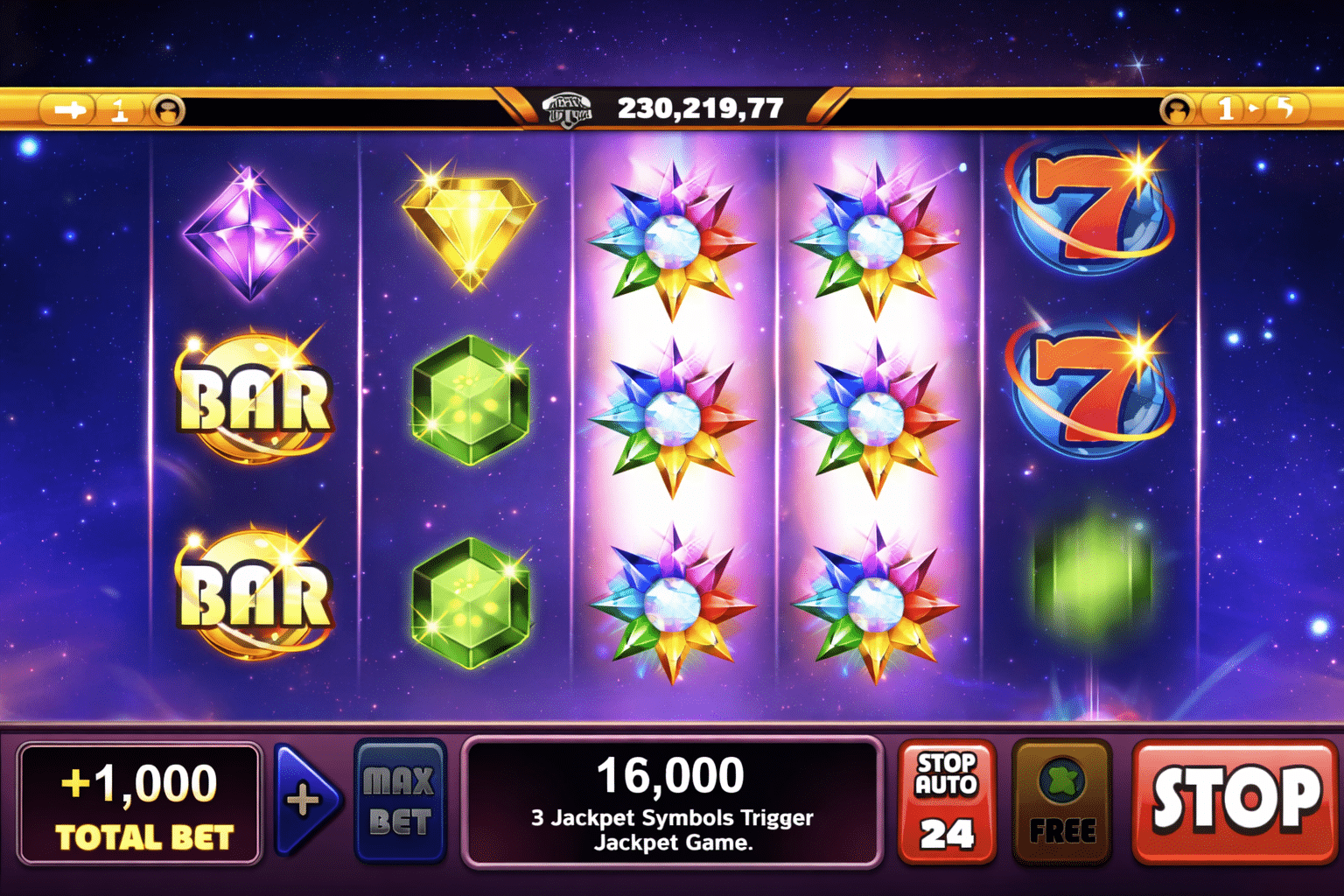
Task: Open the round pot icon on the right gold bar
Action: coord(1177,110)
